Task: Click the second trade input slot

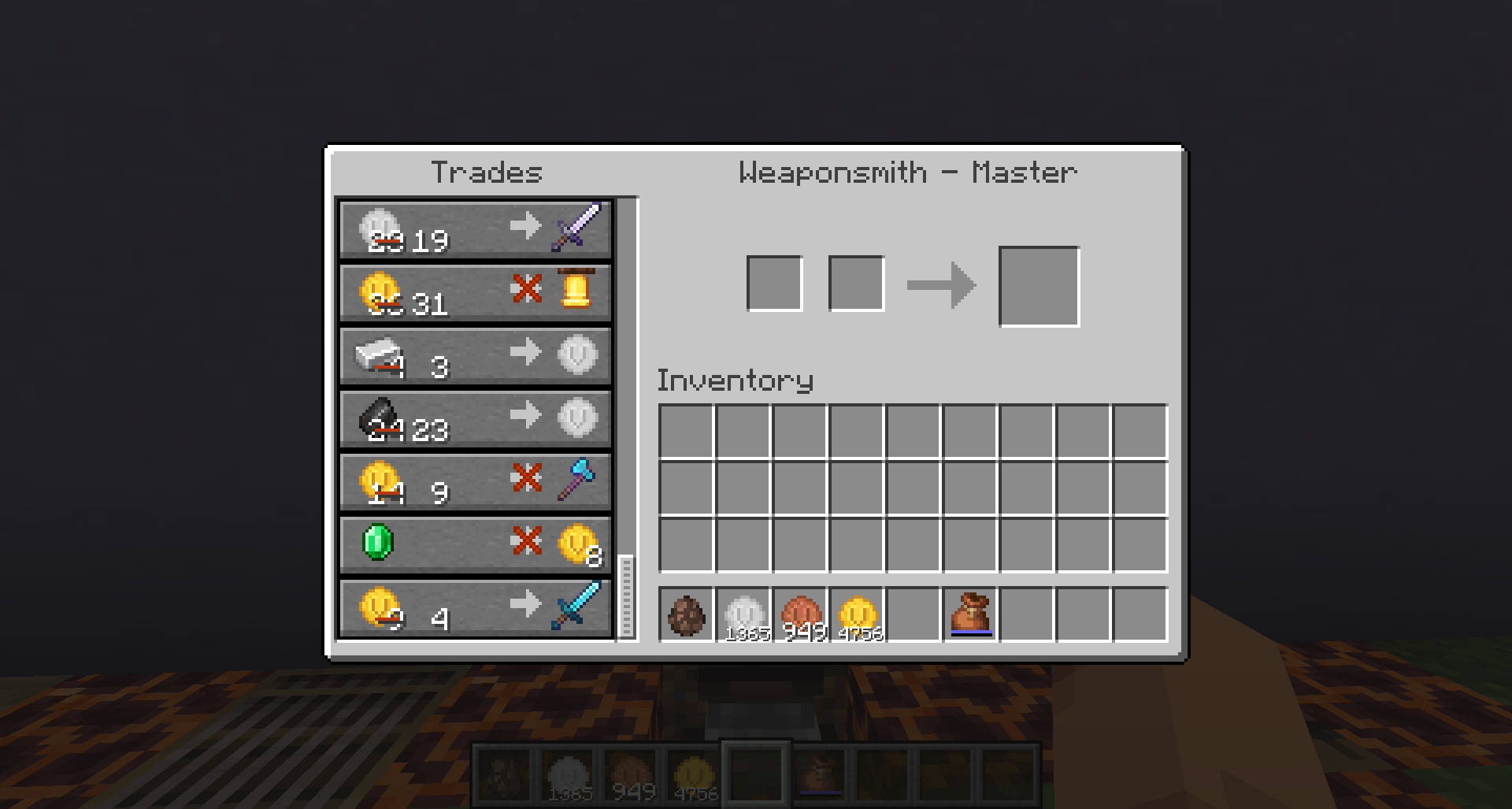Action: [x=855, y=284]
